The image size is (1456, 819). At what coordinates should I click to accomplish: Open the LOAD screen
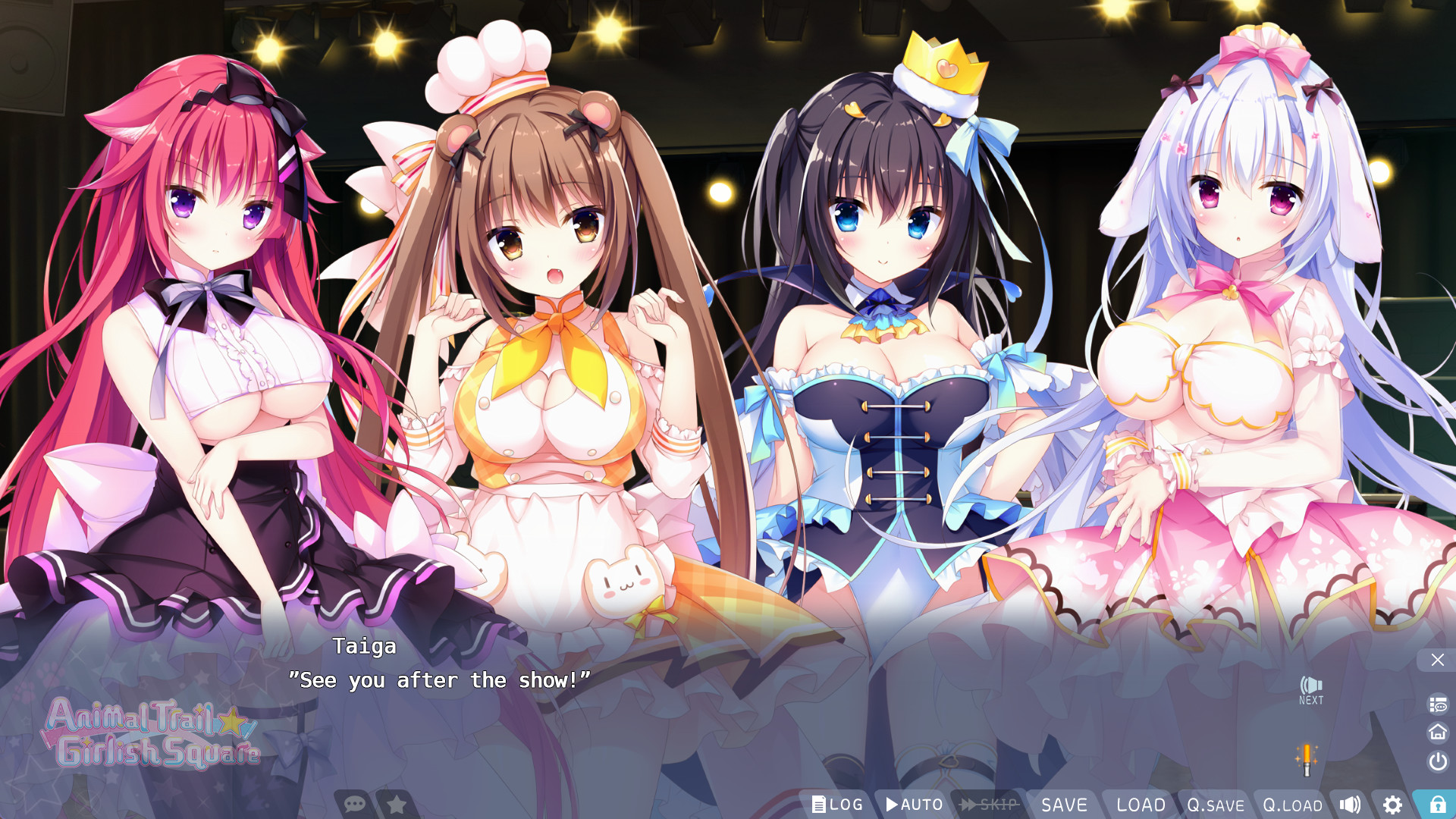1139,805
